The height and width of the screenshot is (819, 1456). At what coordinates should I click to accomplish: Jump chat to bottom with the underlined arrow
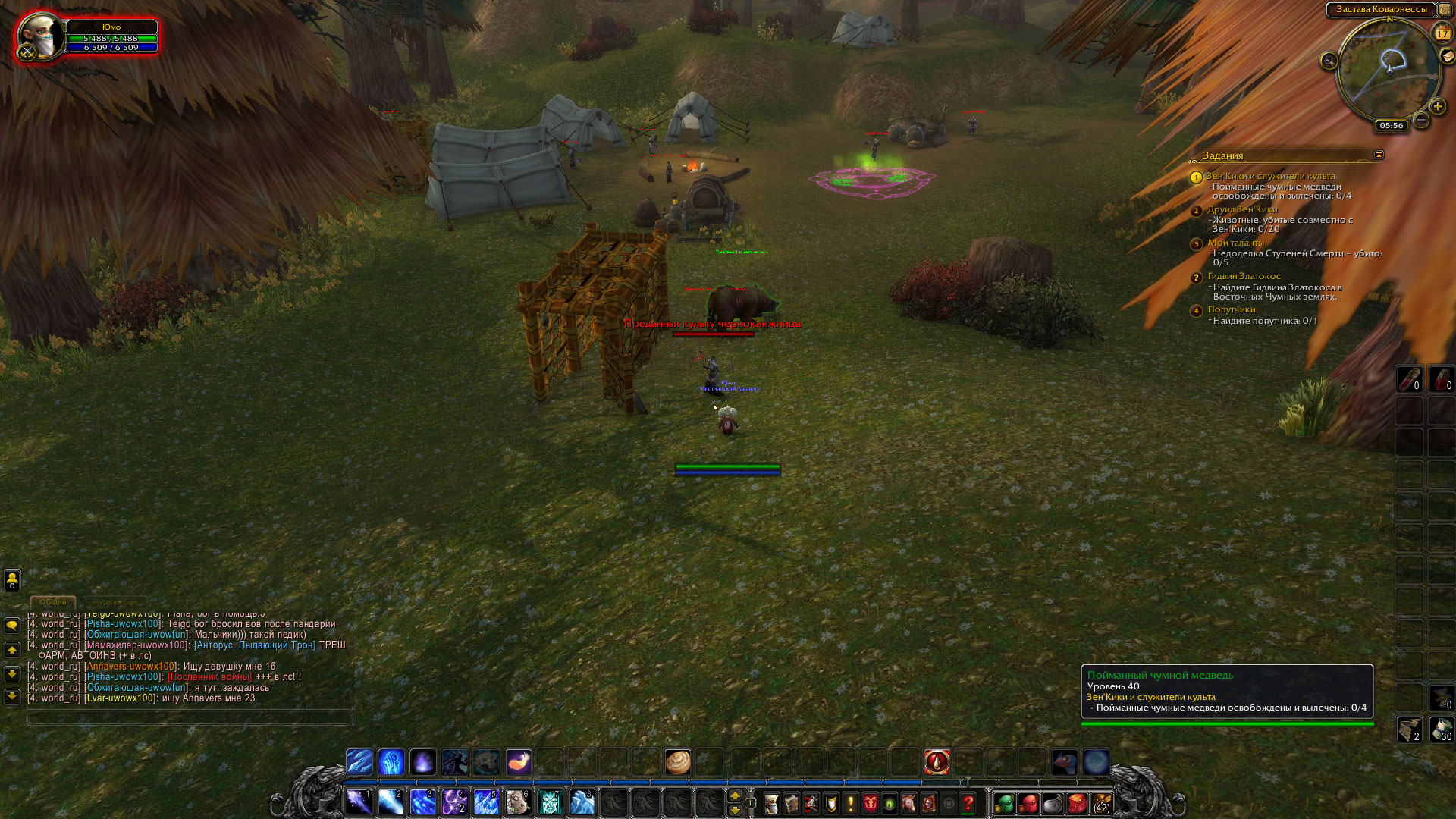[x=12, y=696]
